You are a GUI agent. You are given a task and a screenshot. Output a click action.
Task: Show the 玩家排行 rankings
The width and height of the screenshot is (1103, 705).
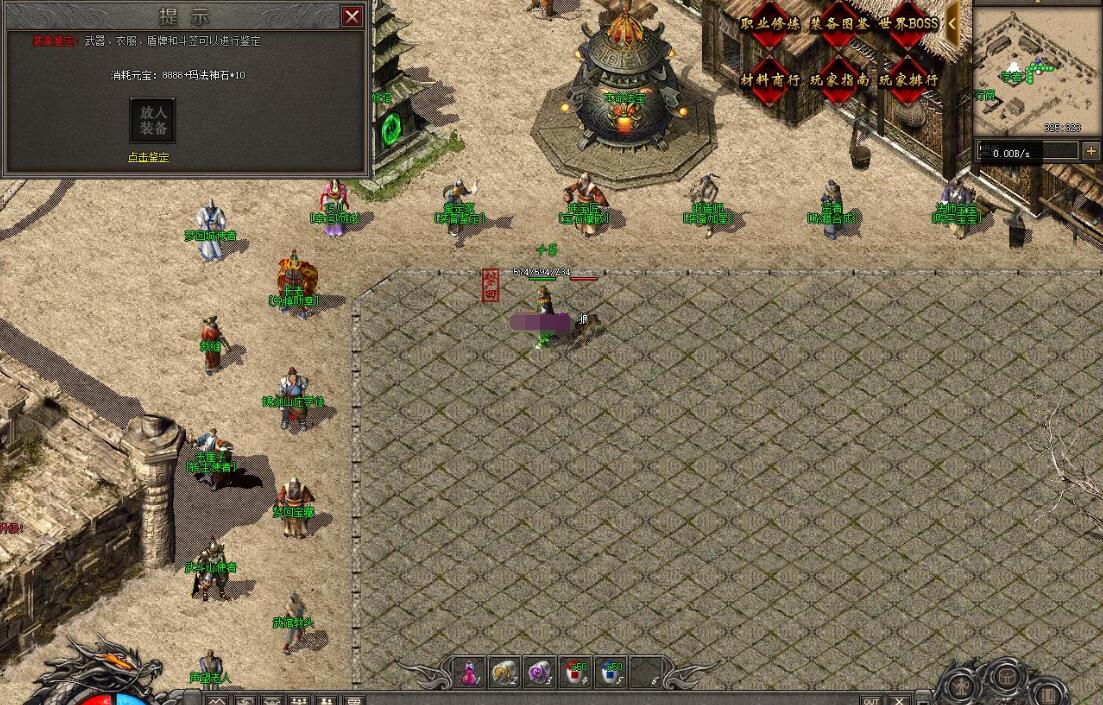click(908, 79)
